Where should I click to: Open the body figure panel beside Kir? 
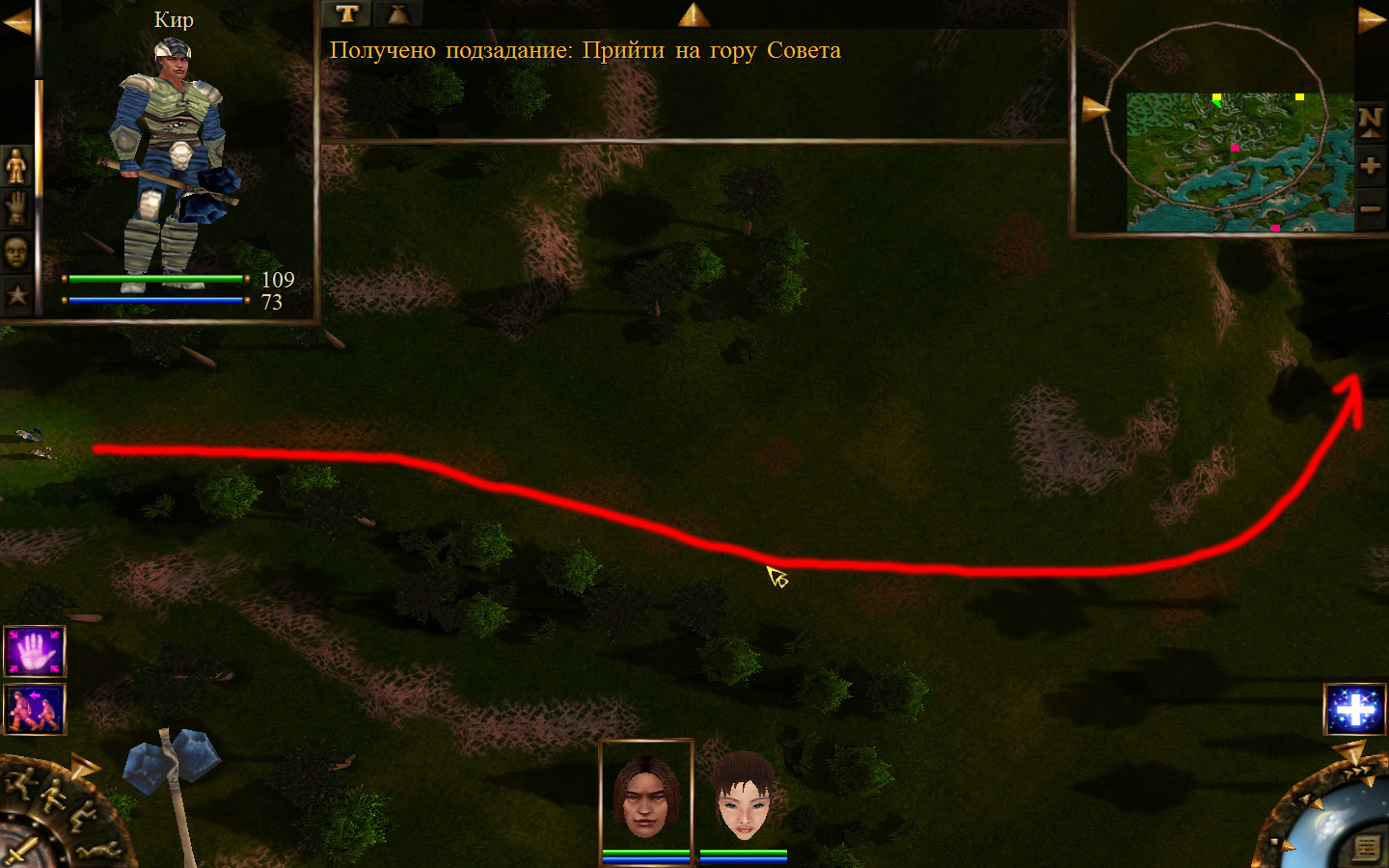[x=17, y=166]
